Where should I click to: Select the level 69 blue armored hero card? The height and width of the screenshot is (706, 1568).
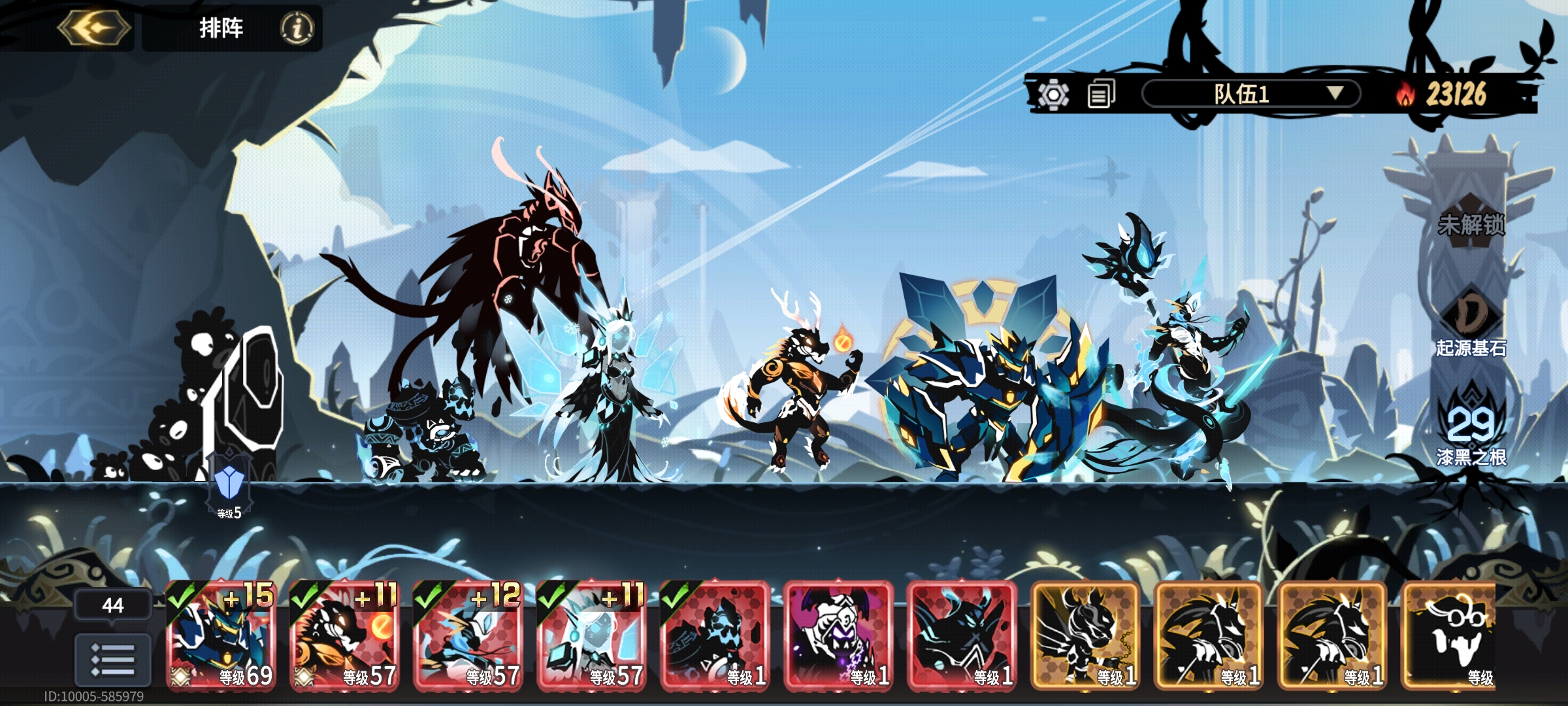pyautogui.click(x=221, y=635)
